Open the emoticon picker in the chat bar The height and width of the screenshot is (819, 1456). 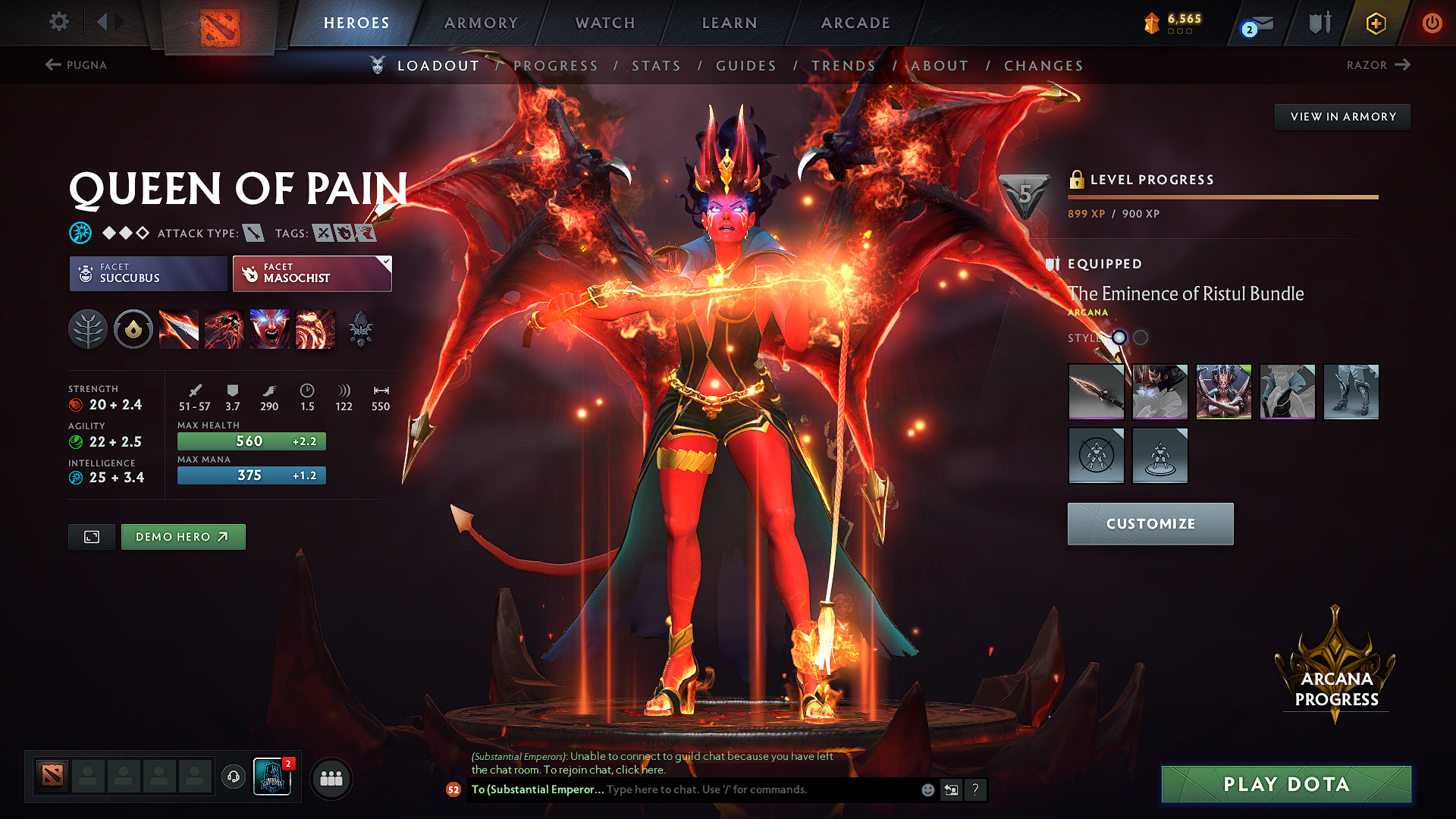pyautogui.click(x=927, y=789)
